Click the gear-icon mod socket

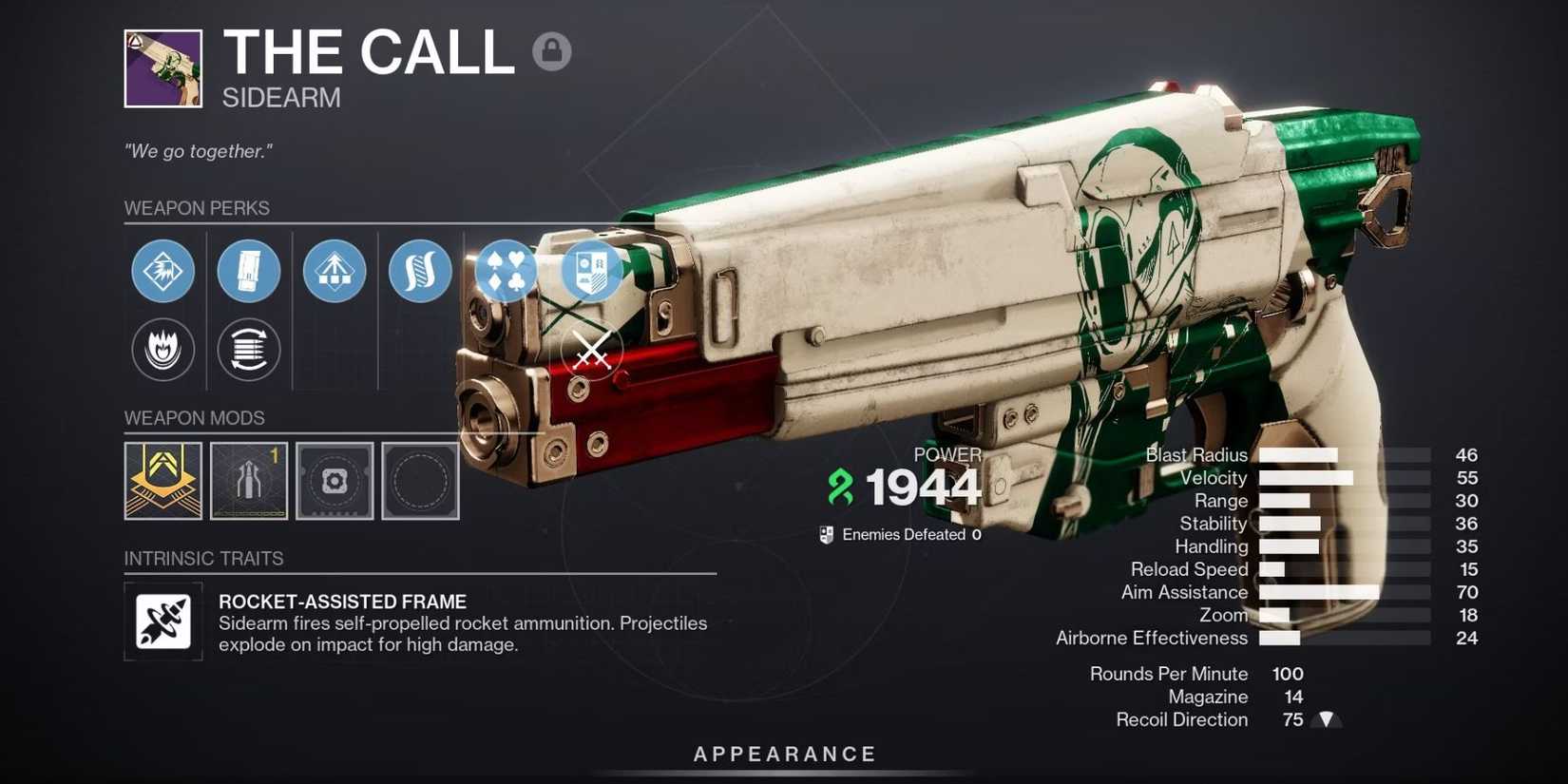[x=334, y=480]
